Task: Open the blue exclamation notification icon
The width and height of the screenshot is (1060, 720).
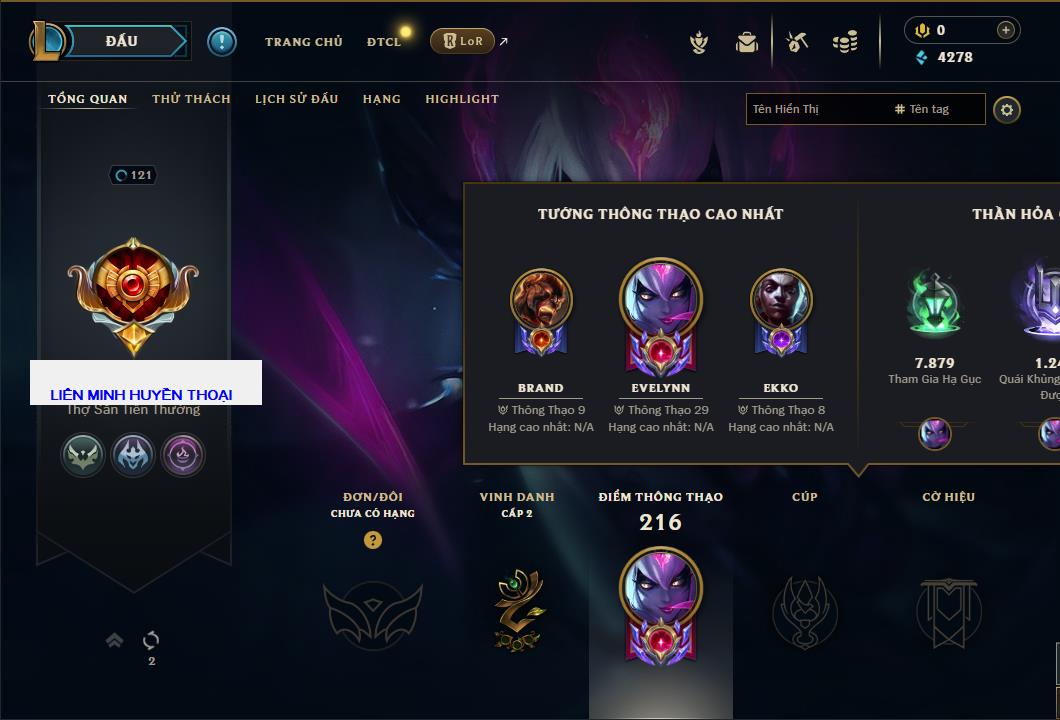Action: tap(222, 41)
